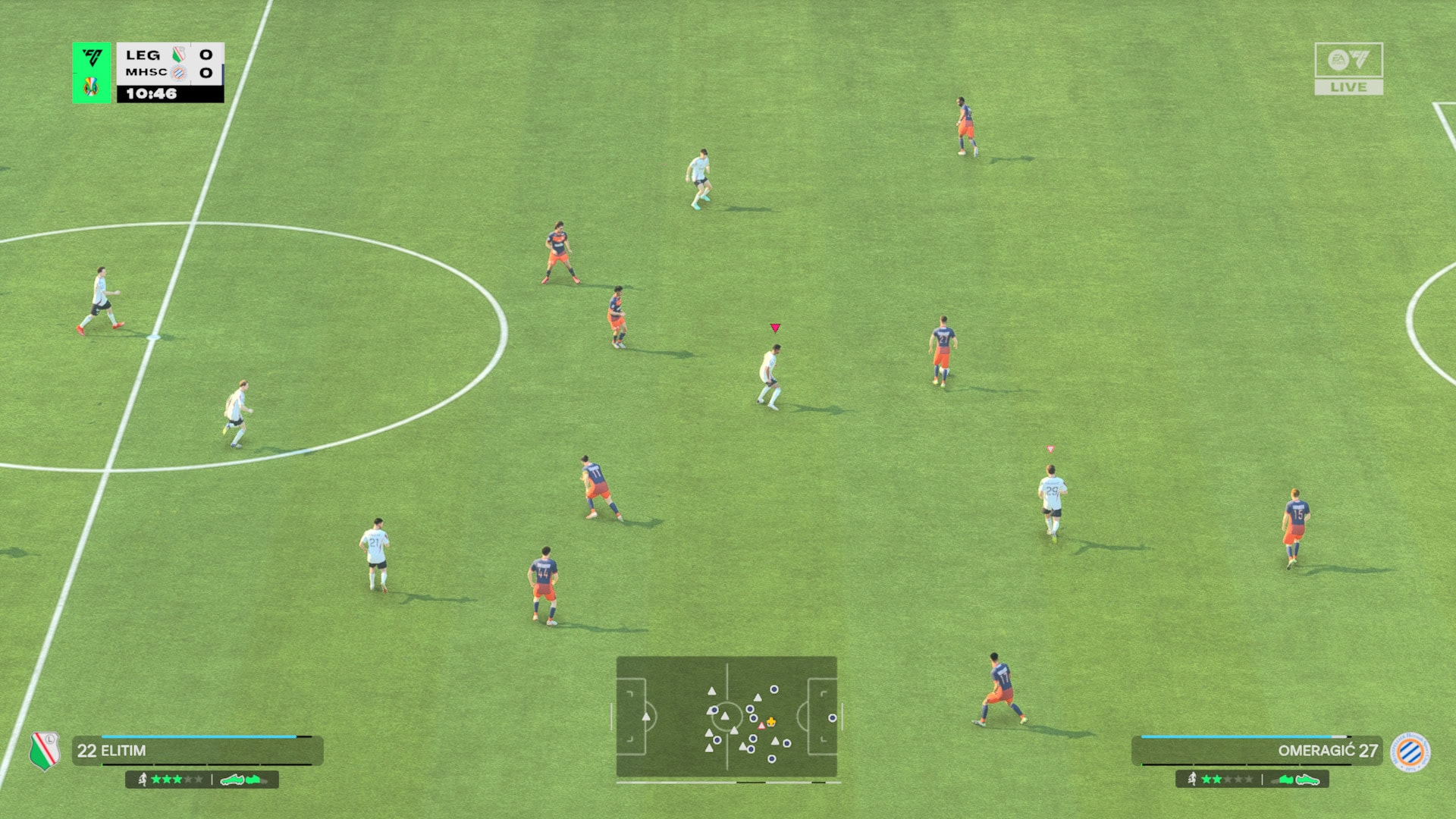Click the EA FC Live logo
Screen dimensions: 1456x819
(1348, 68)
